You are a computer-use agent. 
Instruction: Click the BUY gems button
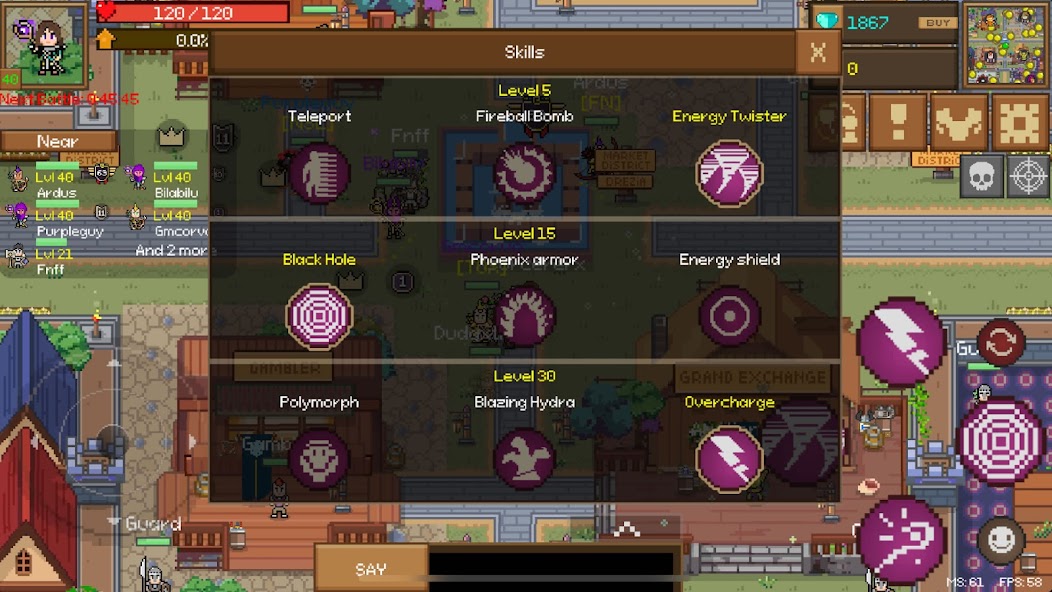click(937, 23)
